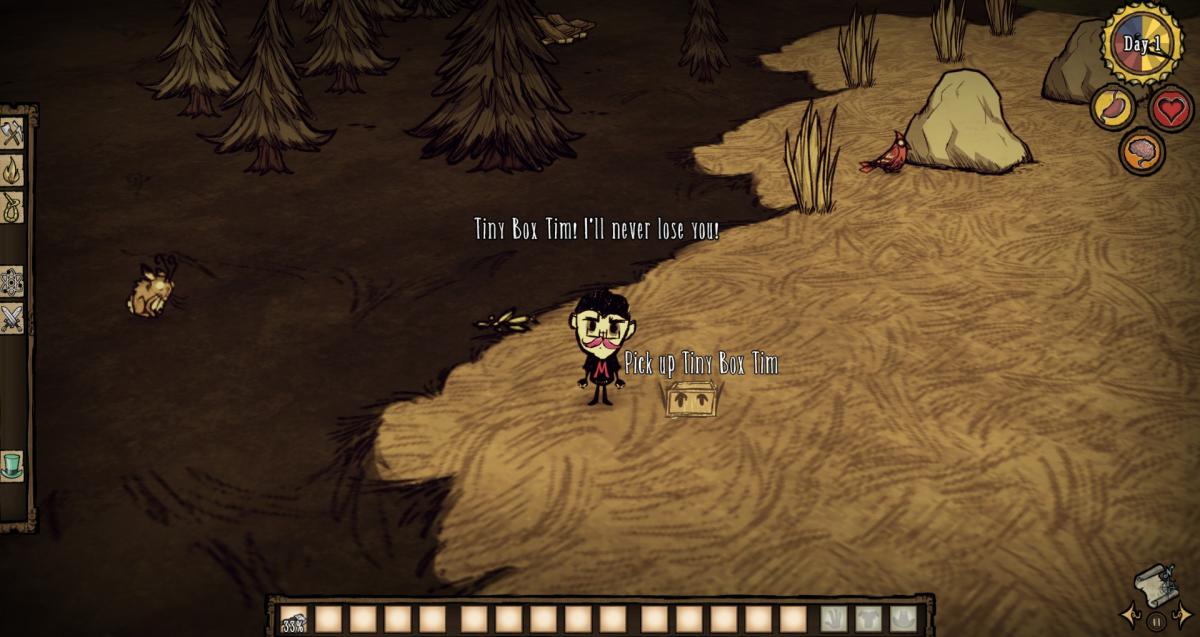The image size is (1200, 637).
Task: Select the hand equipment slot
Action: click(834, 619)
